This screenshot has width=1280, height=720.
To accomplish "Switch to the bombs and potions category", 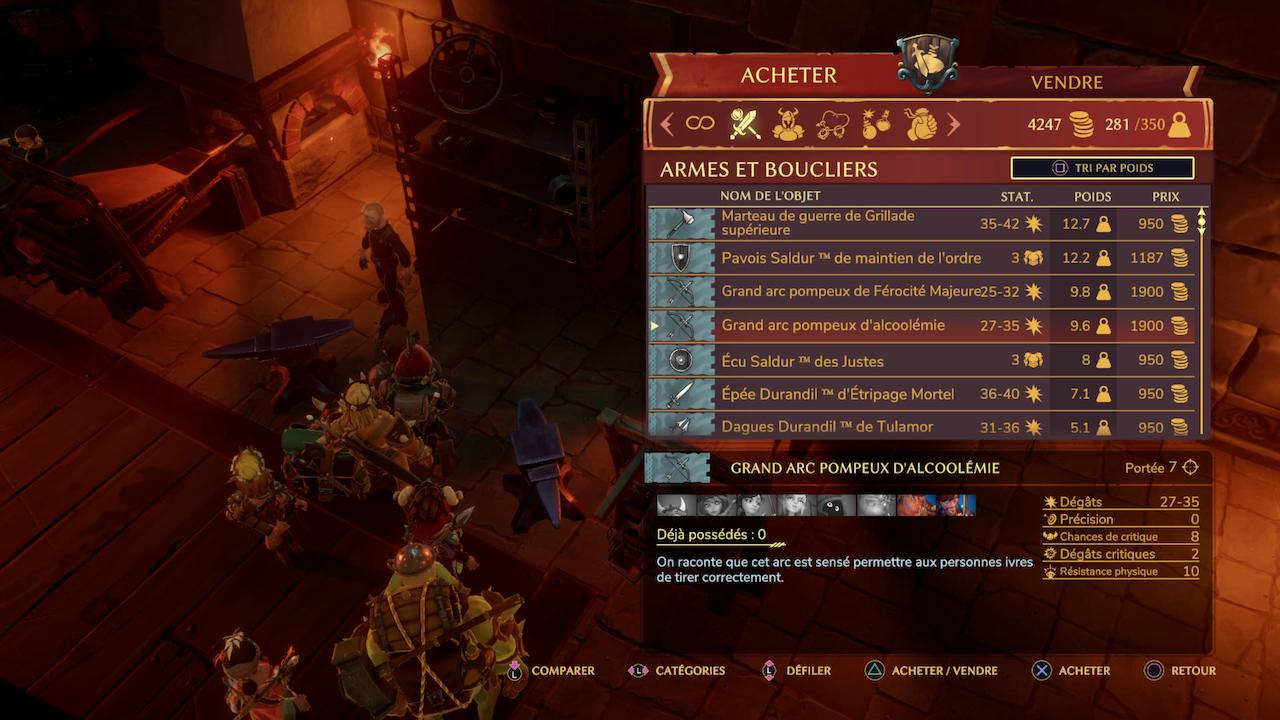I will click(x=876, y=124).
